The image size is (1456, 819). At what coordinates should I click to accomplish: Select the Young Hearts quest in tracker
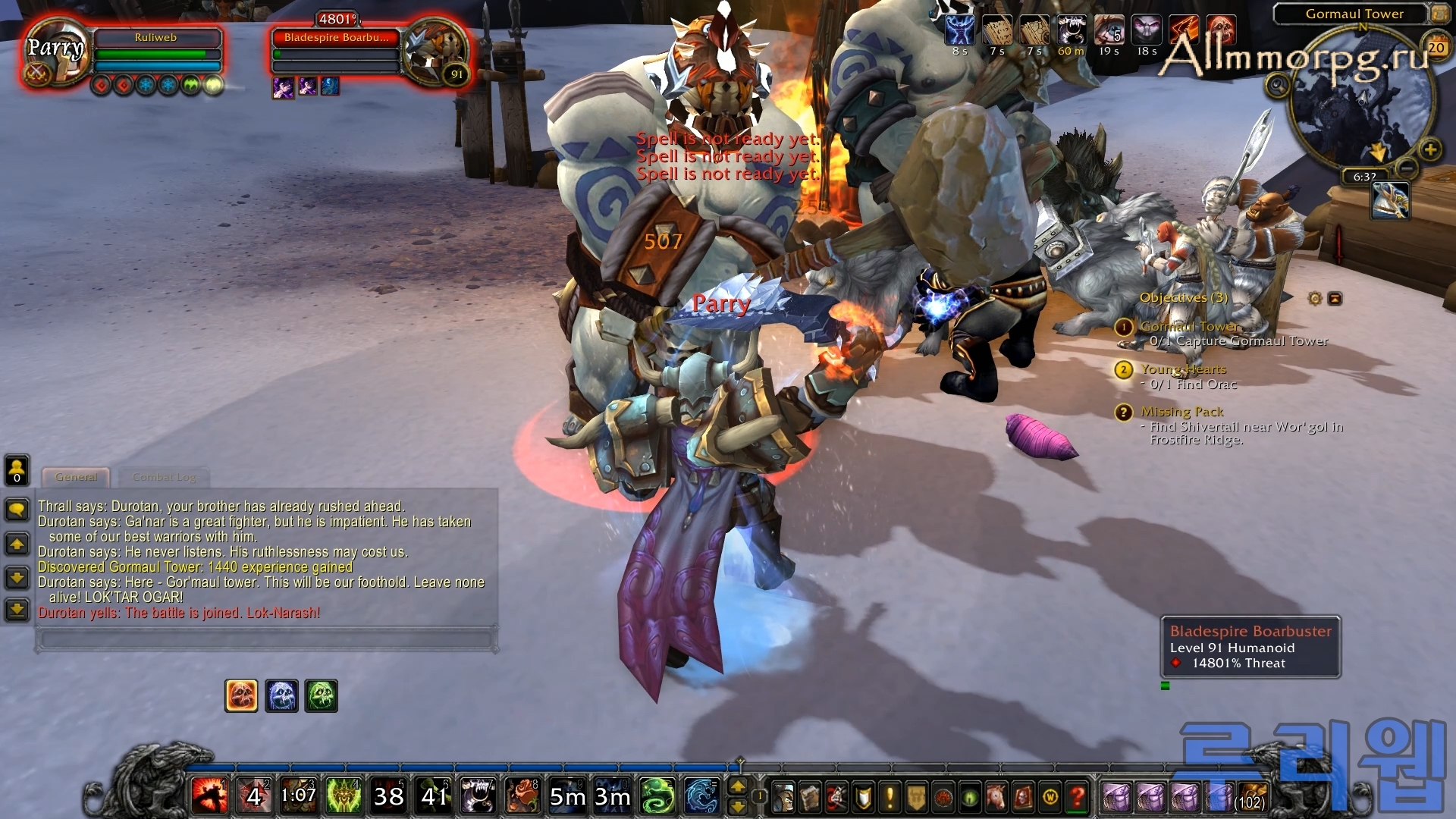click(1183, 369)
